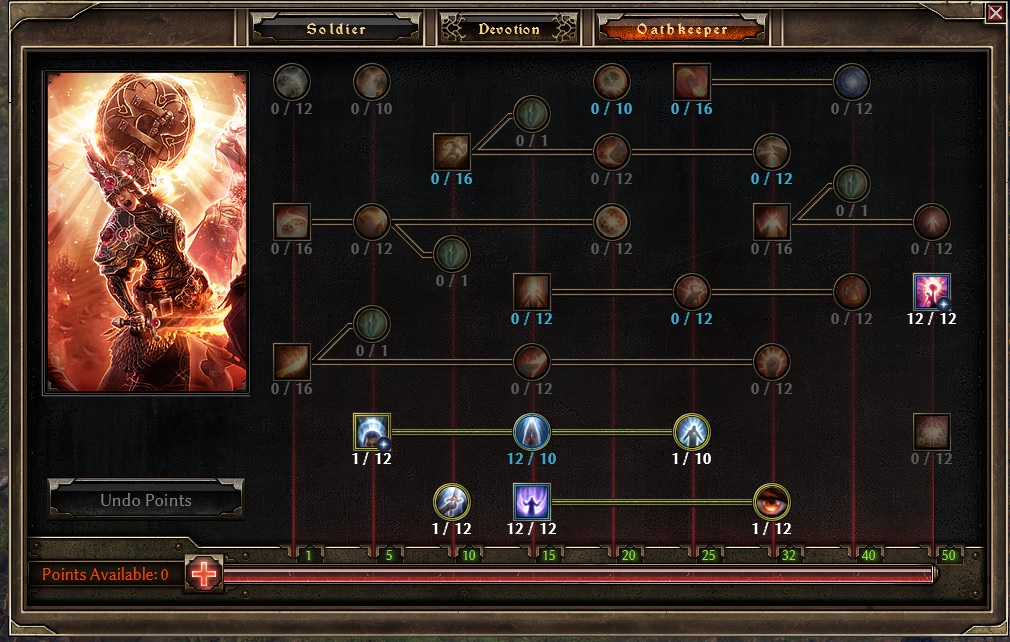
Task: Open the Devotion tab
Action: click(x=508, y=29)
